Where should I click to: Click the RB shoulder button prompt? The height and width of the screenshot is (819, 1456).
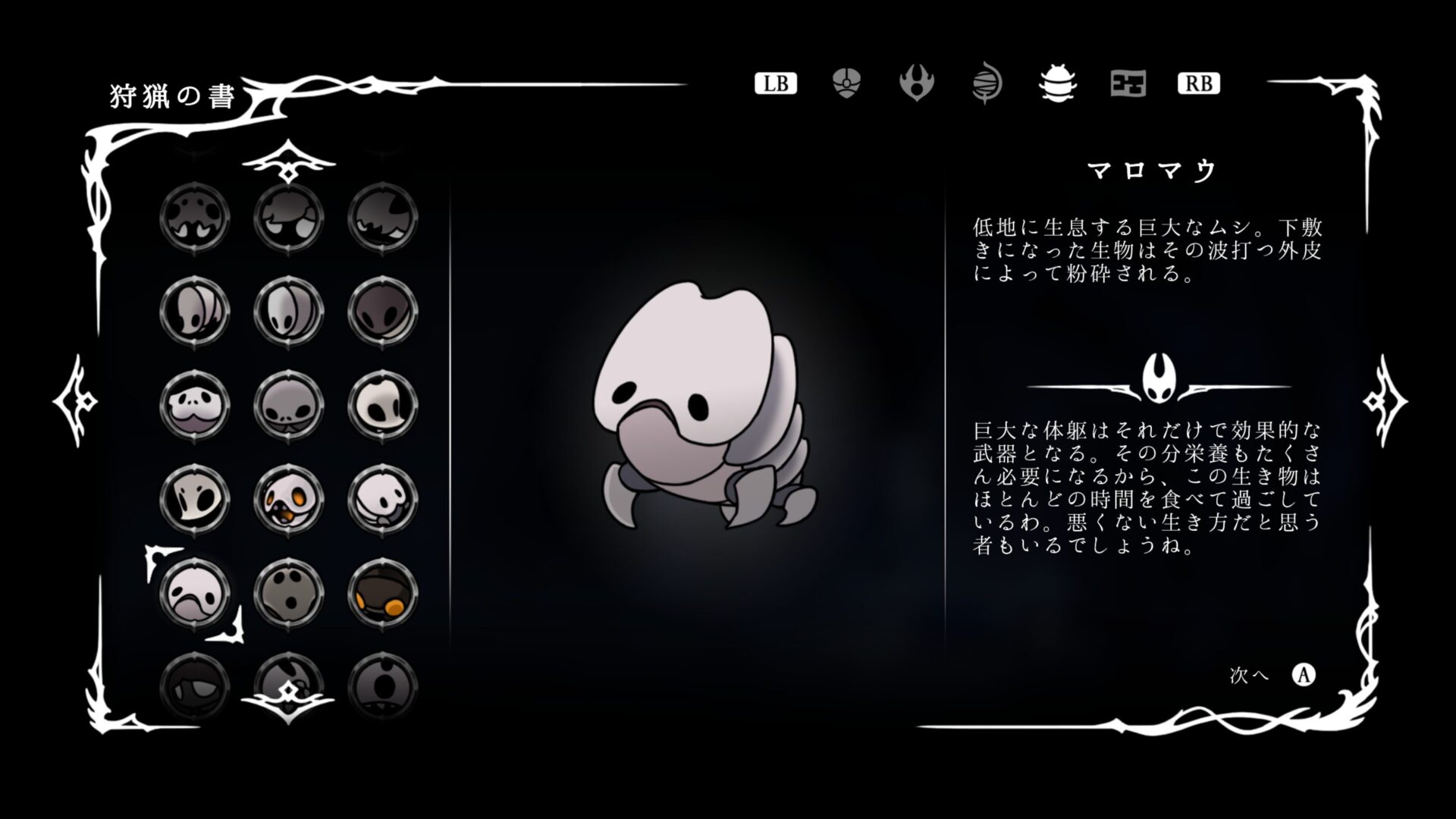tap(1199, 84)
